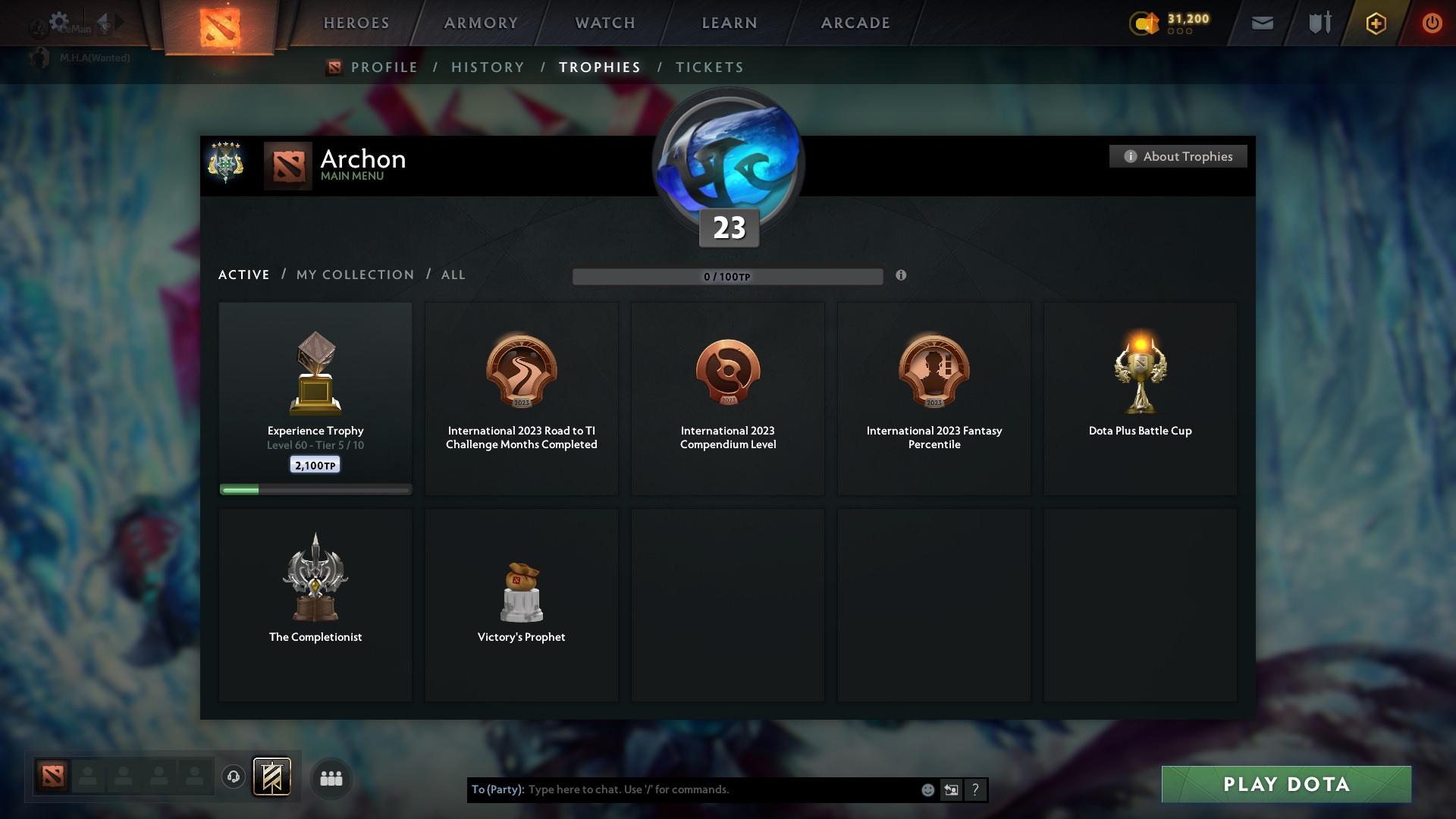The image size is (1456, 819).
Task: Click the 0/100TP progress bar
Action: point(728,276)
